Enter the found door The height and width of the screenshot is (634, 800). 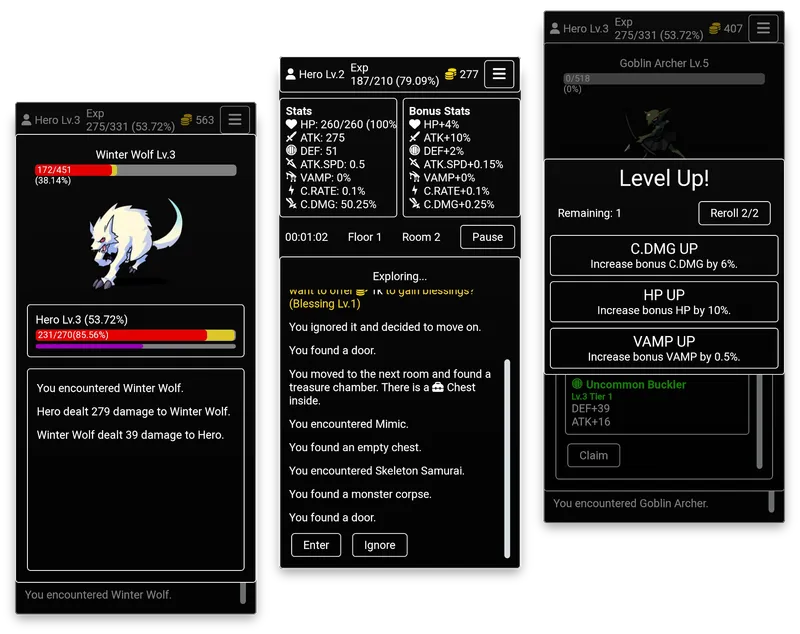tap(316, 545)
